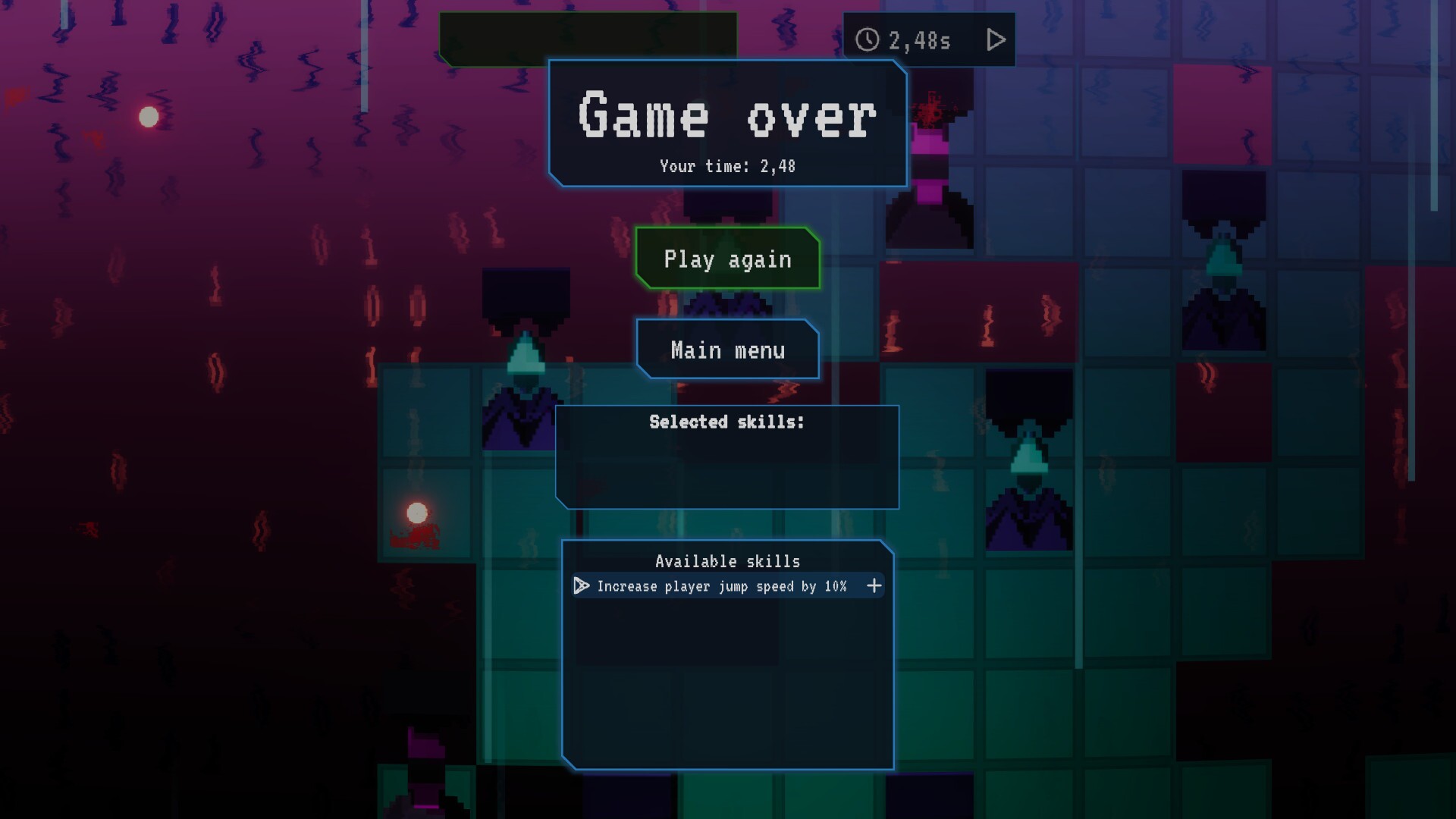Click the Game over results panel

726,124
